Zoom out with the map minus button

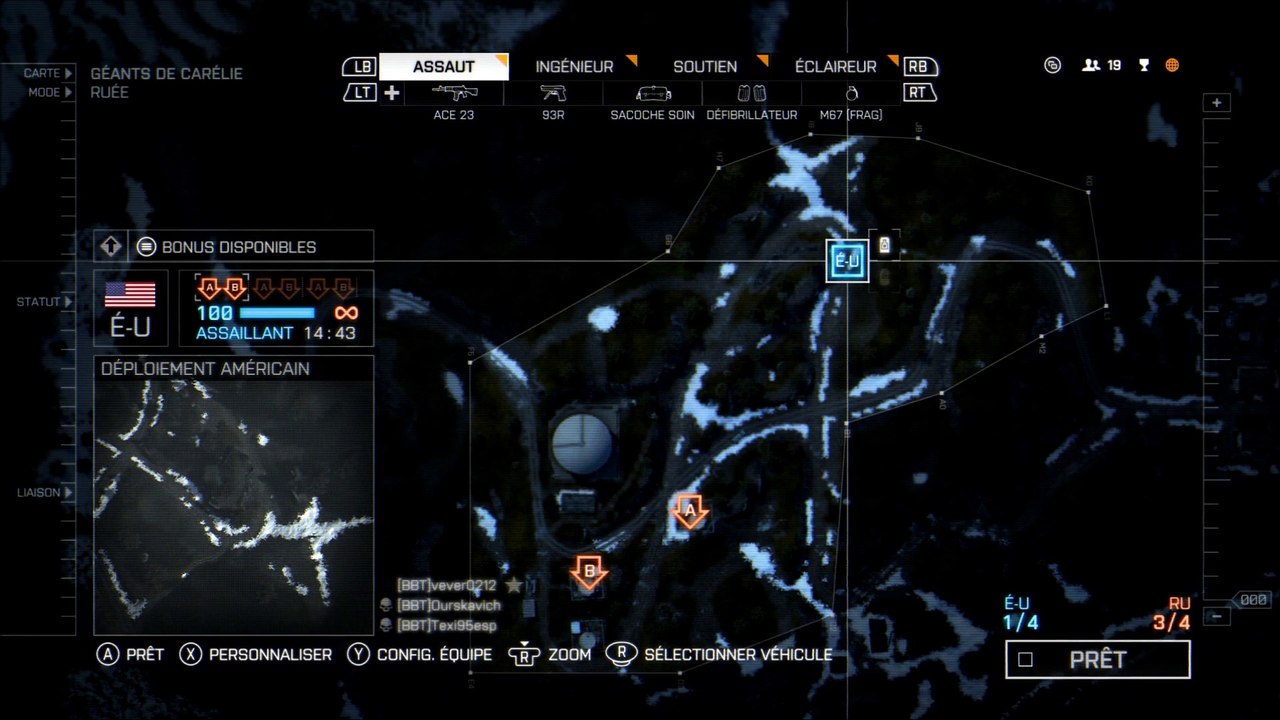[x=1217, y=616]
